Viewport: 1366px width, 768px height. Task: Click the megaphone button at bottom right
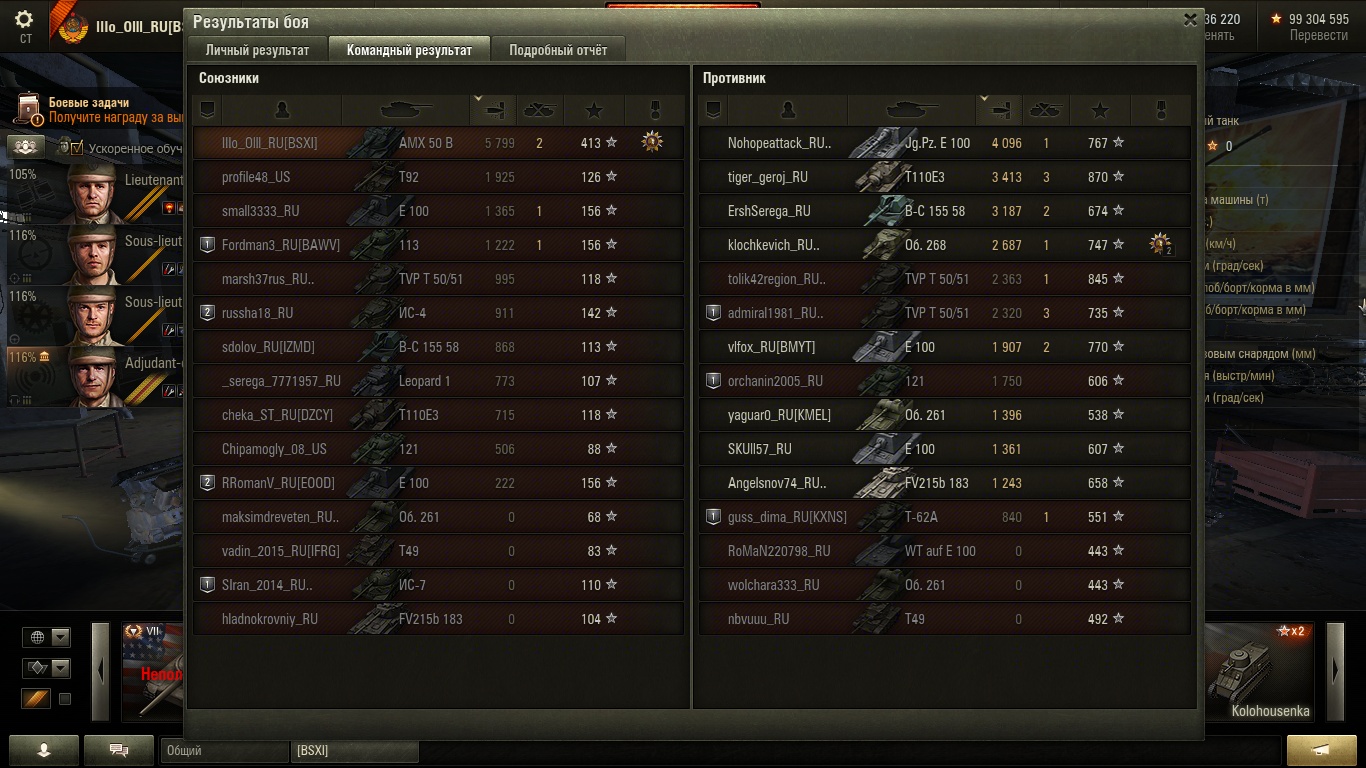click(1320, 750)
